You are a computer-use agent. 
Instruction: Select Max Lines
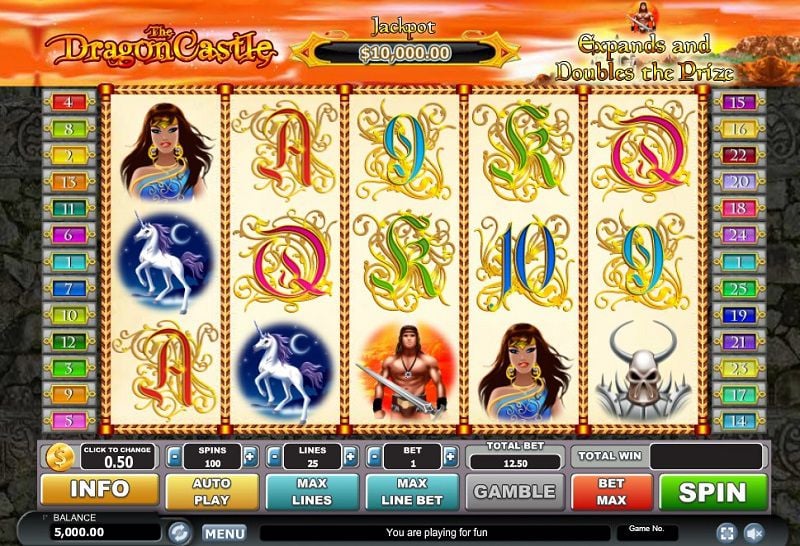(x=311, y=490)
